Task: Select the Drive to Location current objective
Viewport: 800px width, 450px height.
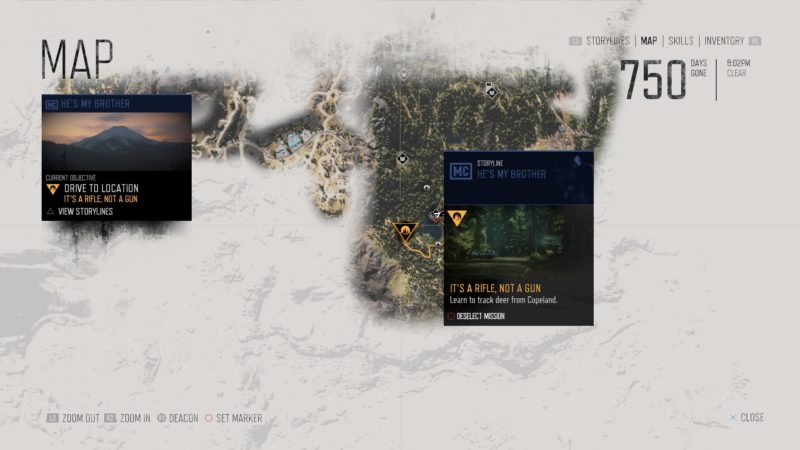Action: 100,188
